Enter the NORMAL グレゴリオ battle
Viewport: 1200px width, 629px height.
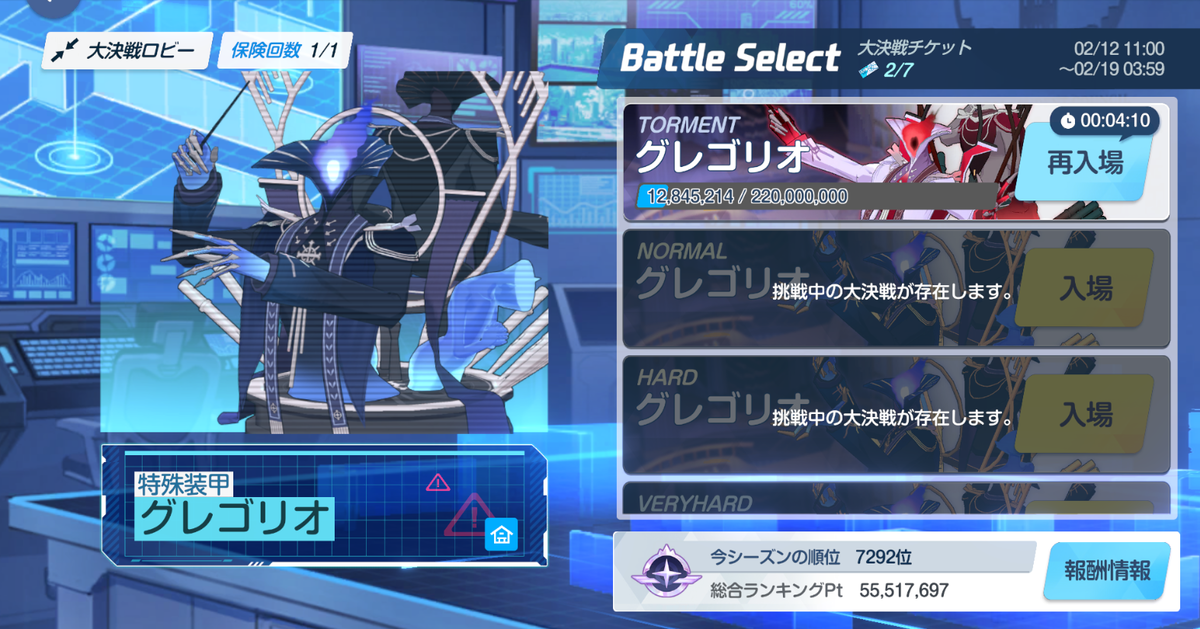point(1085,290)
